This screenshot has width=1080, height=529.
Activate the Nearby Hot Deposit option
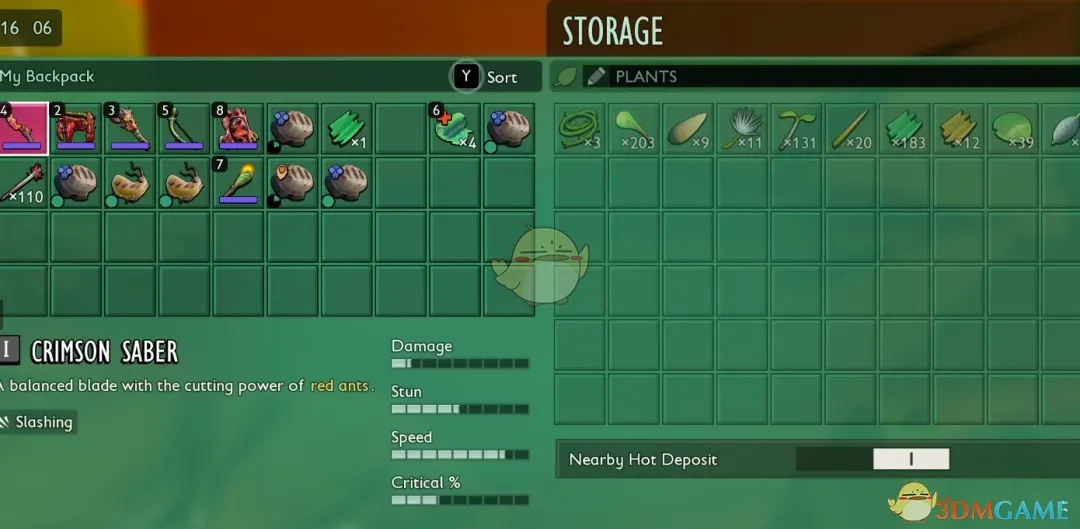[x=910, y=460]
